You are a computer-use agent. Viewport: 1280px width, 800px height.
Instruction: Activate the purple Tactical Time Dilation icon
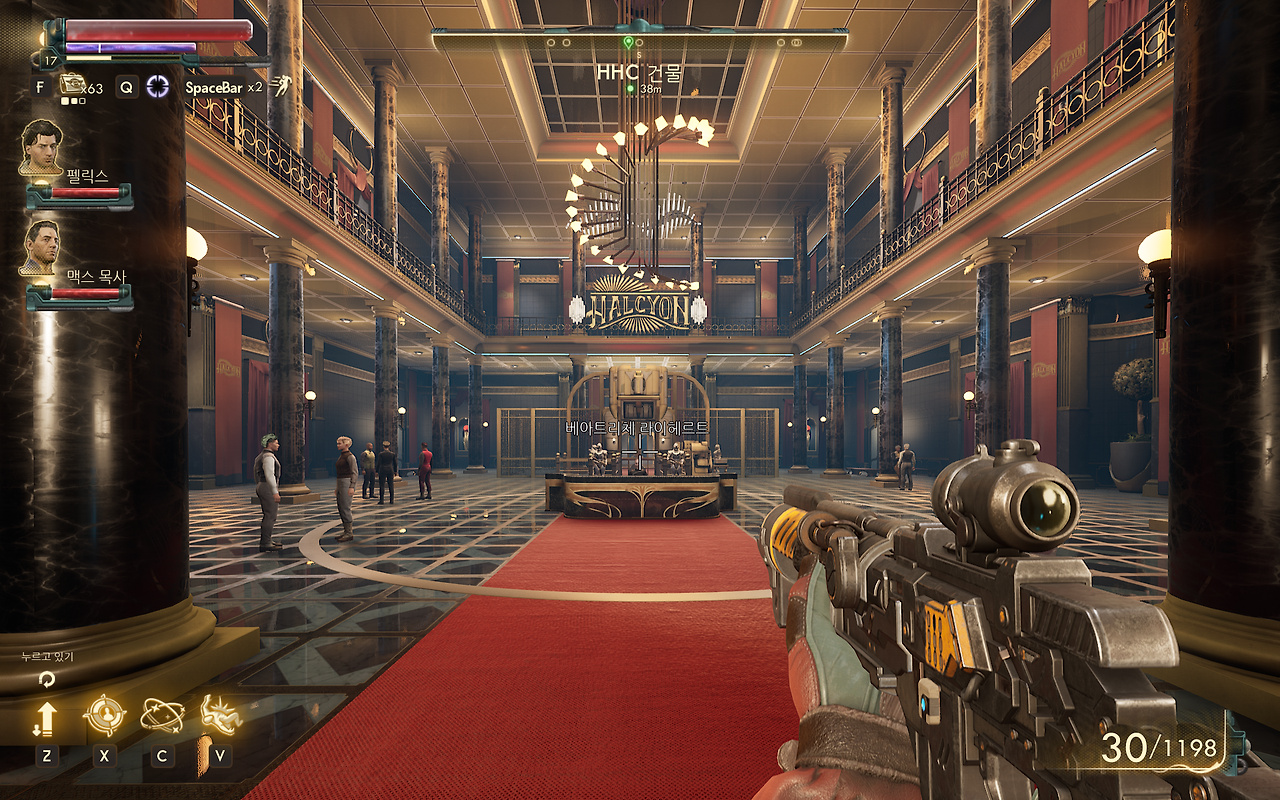coord(158,86)
